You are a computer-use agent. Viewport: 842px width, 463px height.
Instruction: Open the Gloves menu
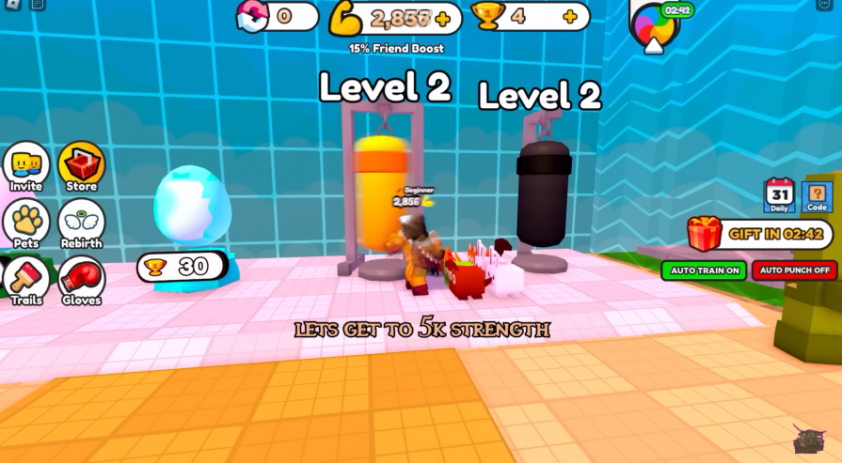click(x=81, y=280)
